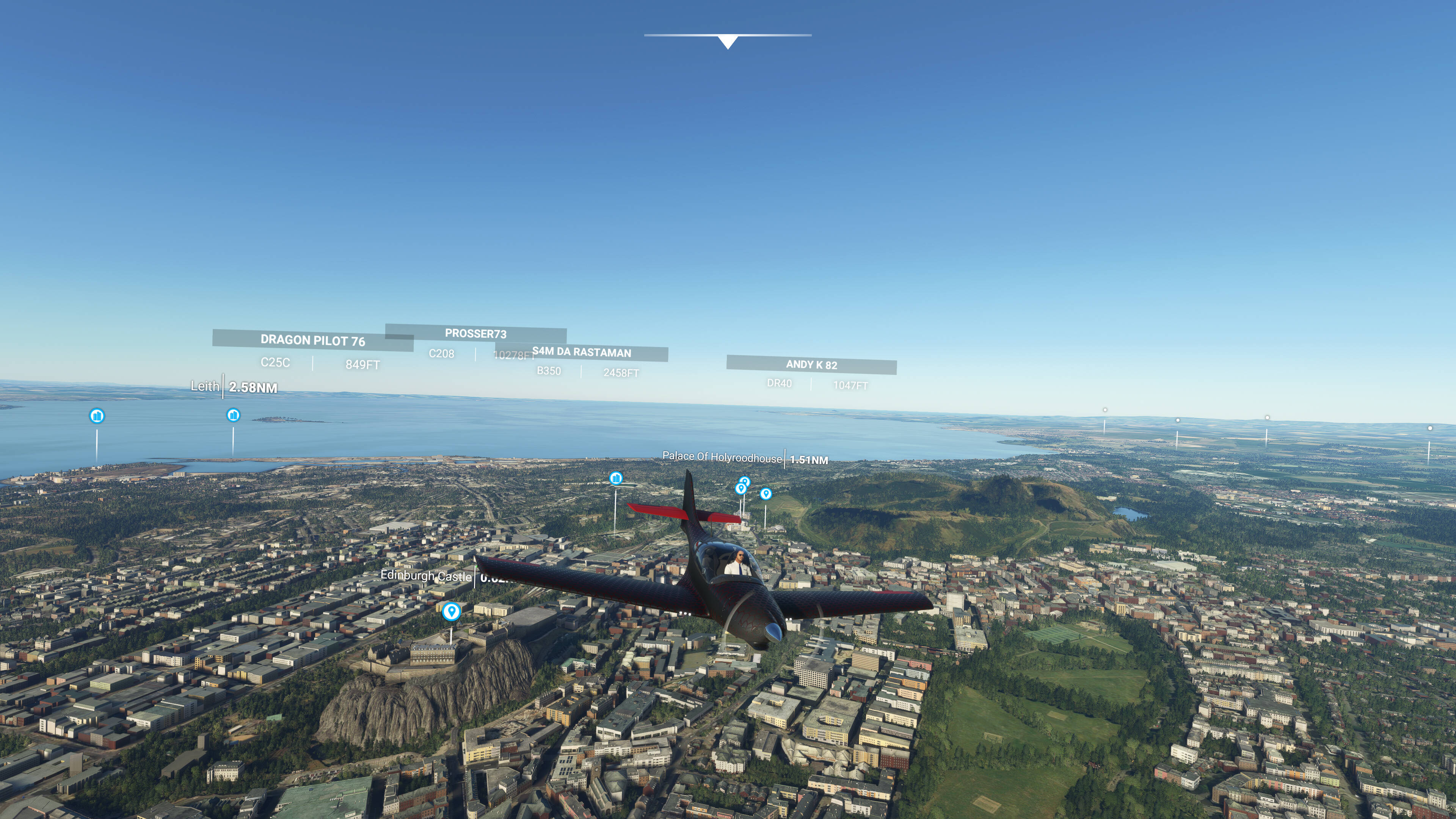The height and width of the screenshot is (819, 1456).
Task: Click the S4M DA RASTAMAN nameplate
Action: 582,352
